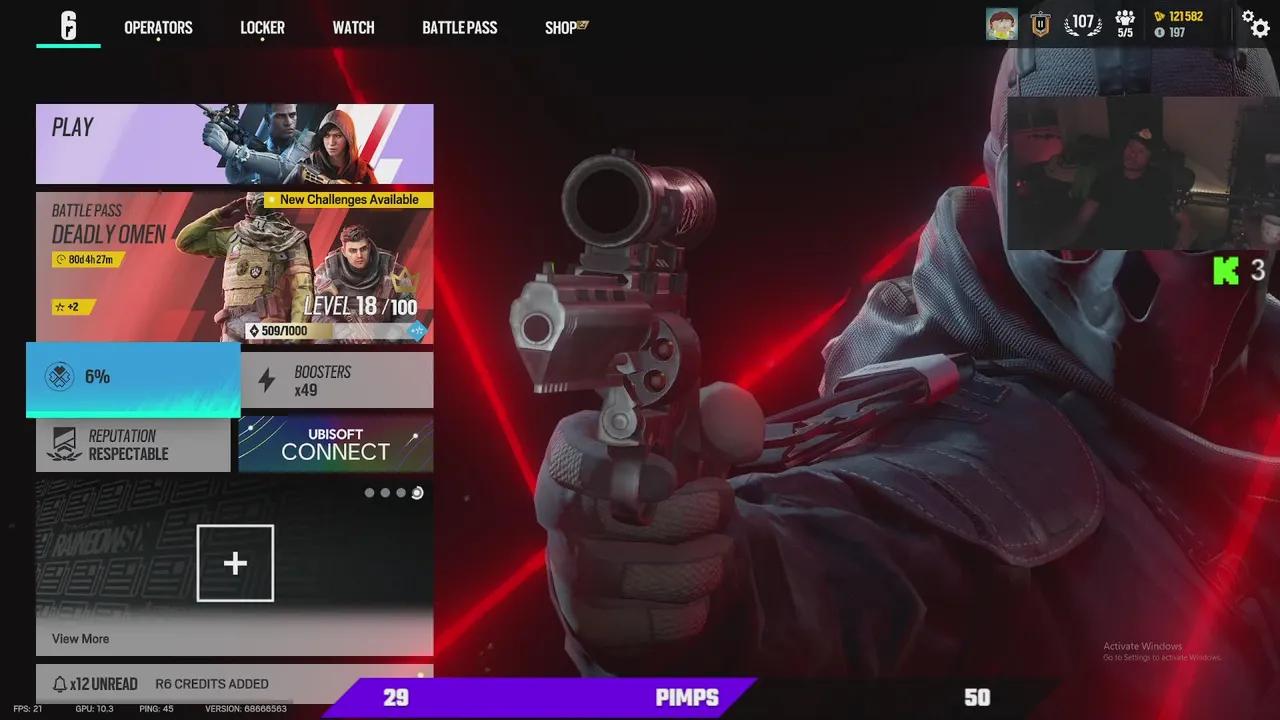This screenshot has height=720, width=1280.
Task: Click the level 107 laurel icon
Action: pos(1083,23)
